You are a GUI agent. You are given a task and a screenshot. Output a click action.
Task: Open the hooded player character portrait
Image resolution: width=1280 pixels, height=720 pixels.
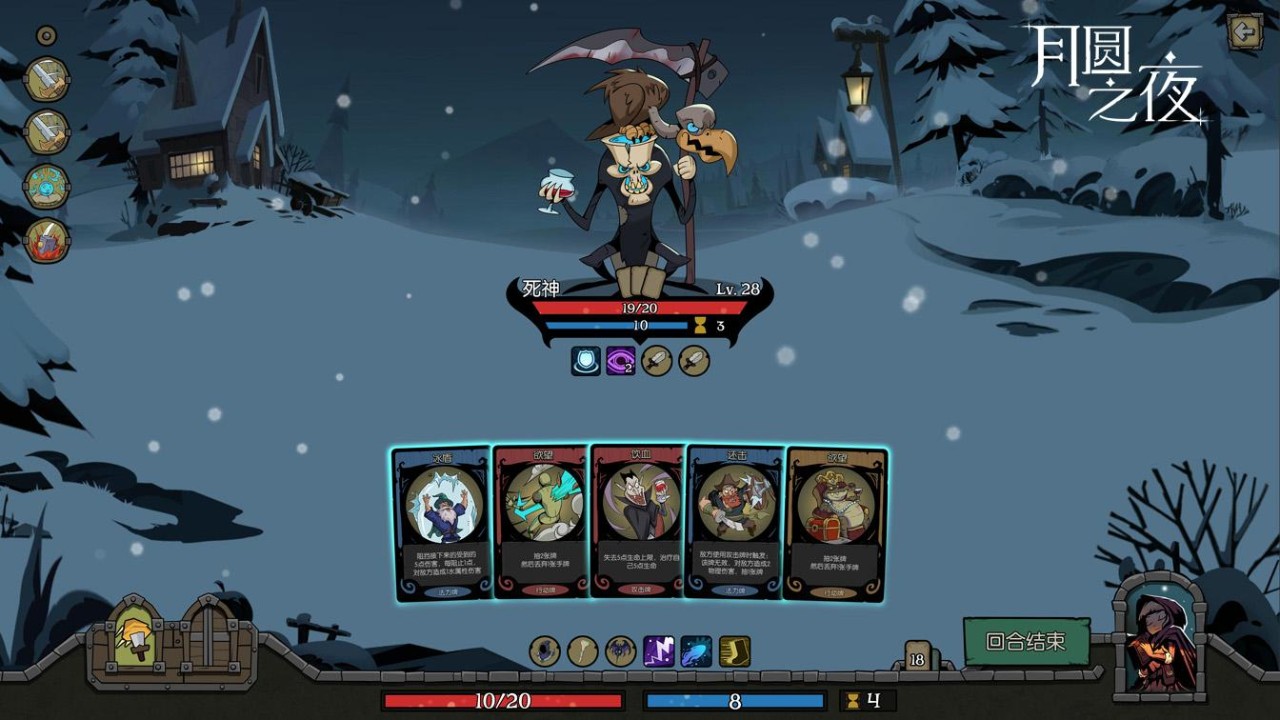(1159, 639)
